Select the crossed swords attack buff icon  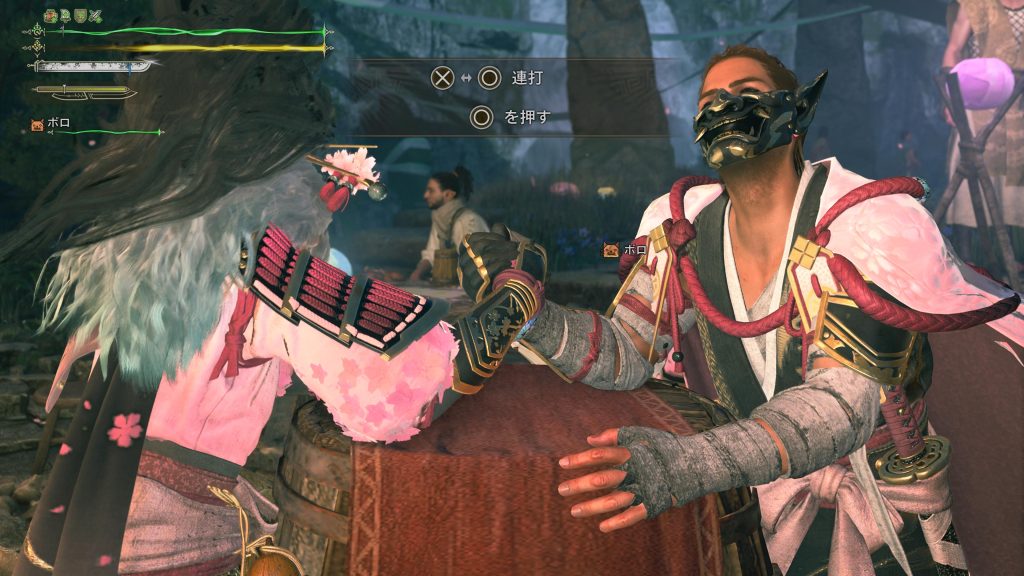(x=96, y=15)
